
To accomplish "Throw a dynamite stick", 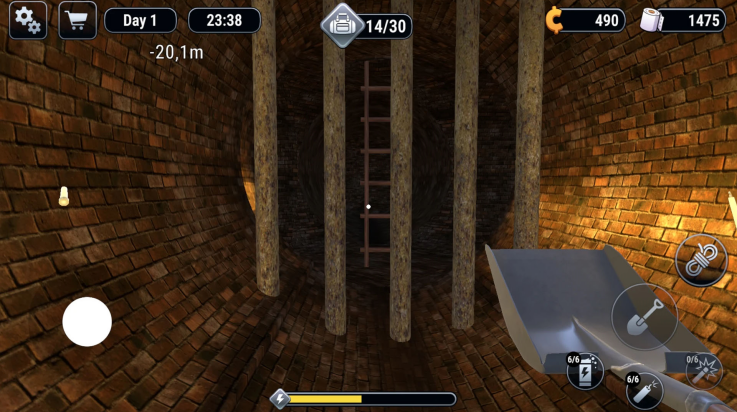I will click(x=644, y=390).
